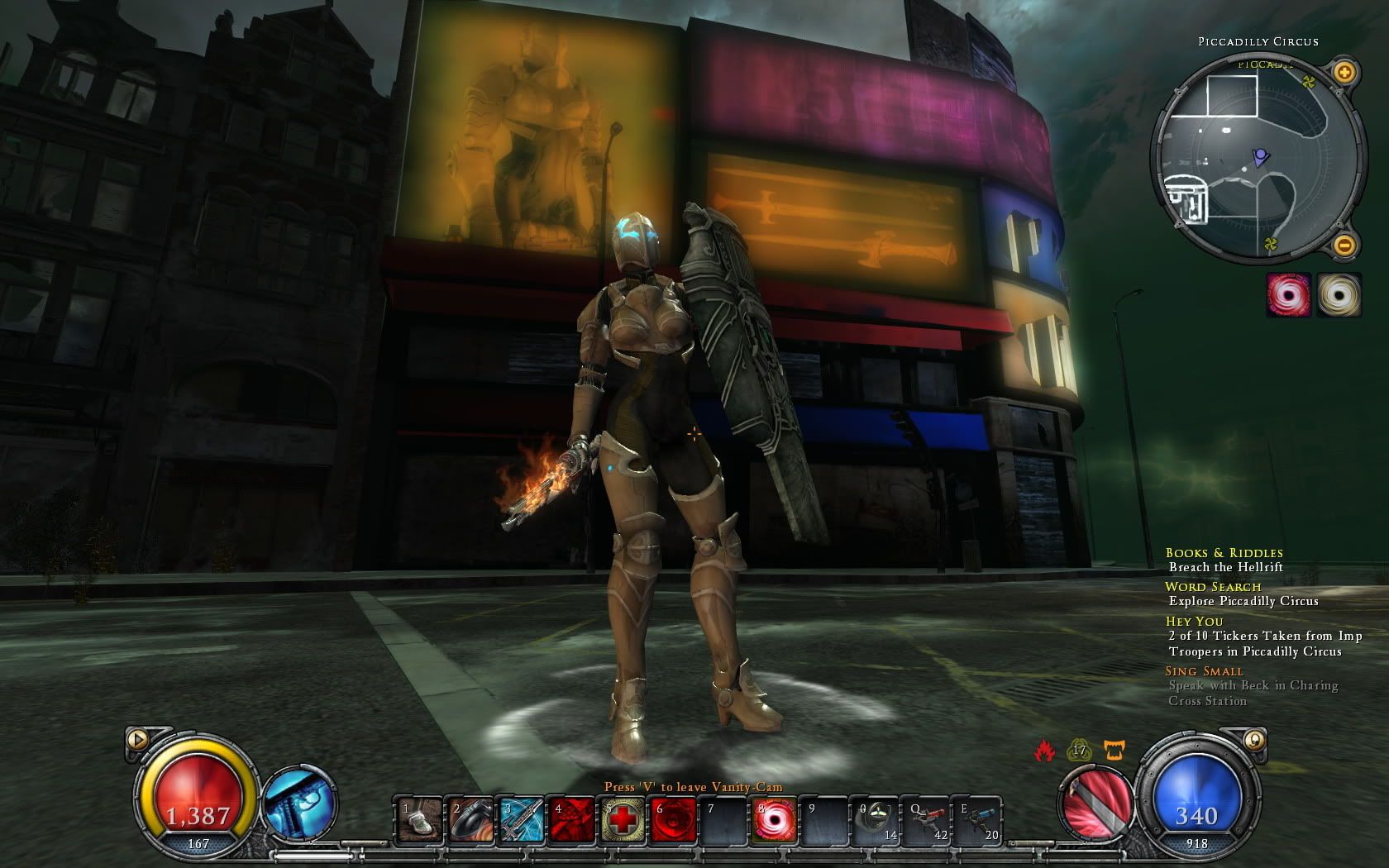Image resolution: width=1389 pixels, height=868 pixels.
Task: Select the pale white vortex buff icon
Action: click(x=1339, y=295)
